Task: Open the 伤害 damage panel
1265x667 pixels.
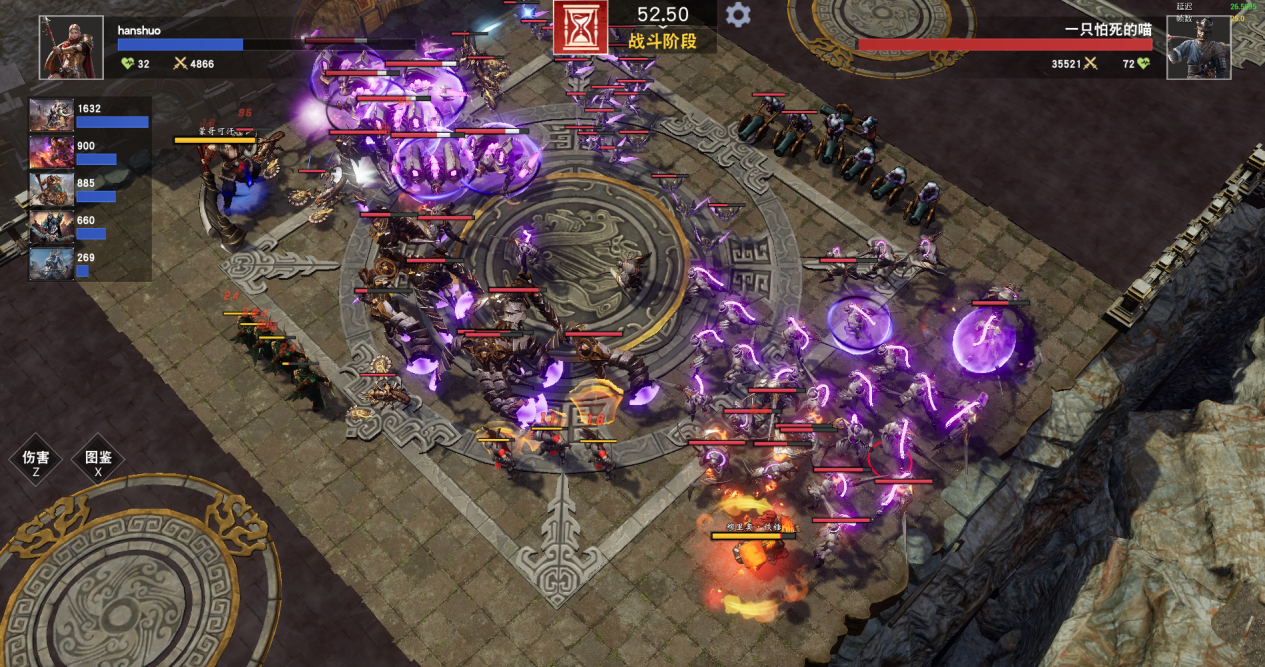Action: tap(36, 459)
